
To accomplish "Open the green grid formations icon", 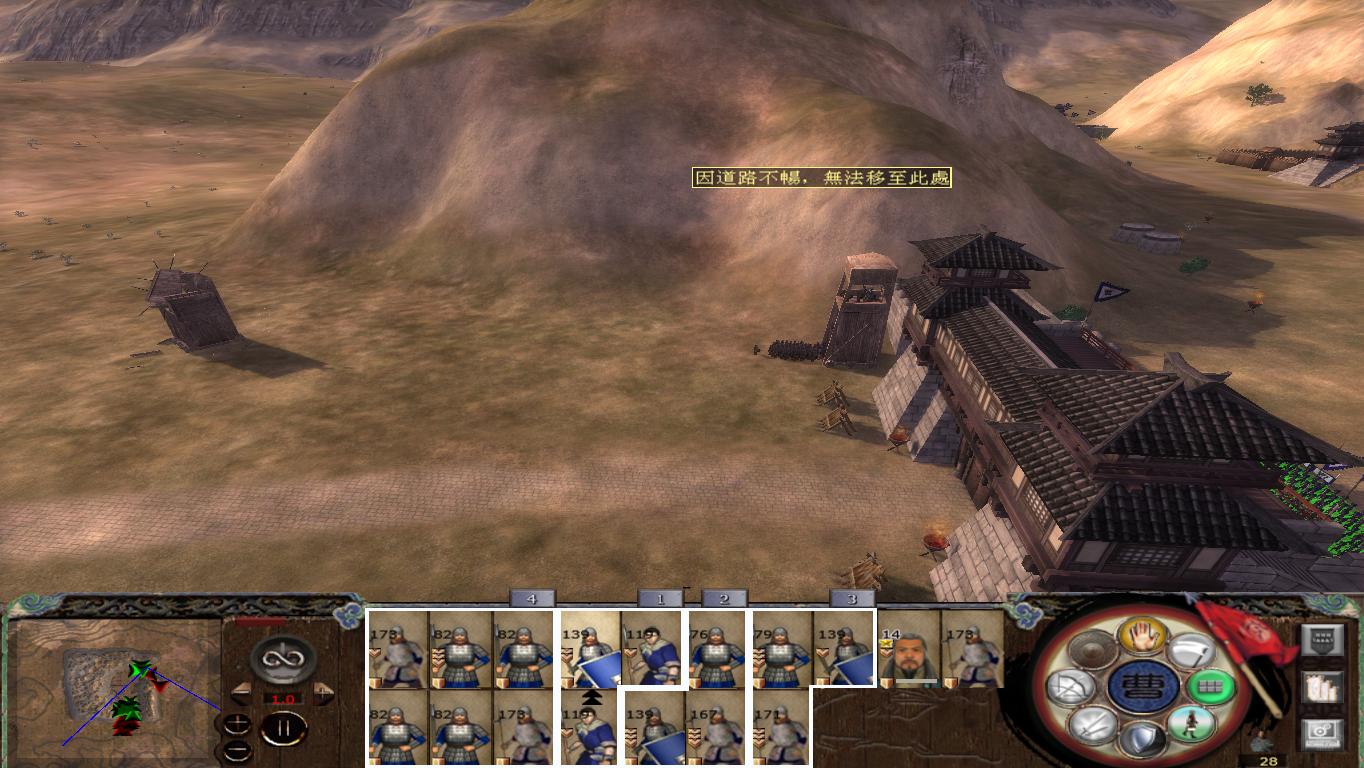I will pyautogui.click(x=1213, y=687).
